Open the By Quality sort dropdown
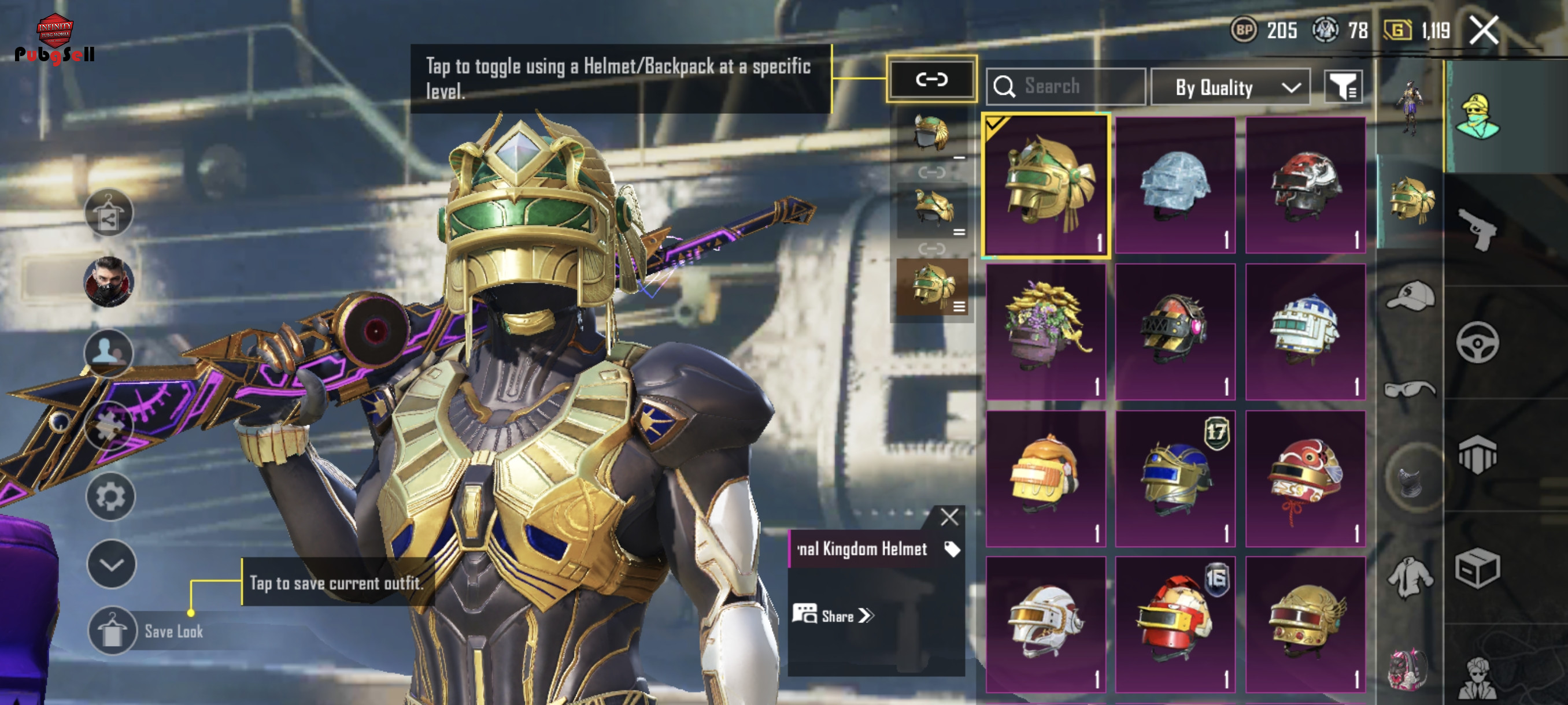 tap(1230, 88)
